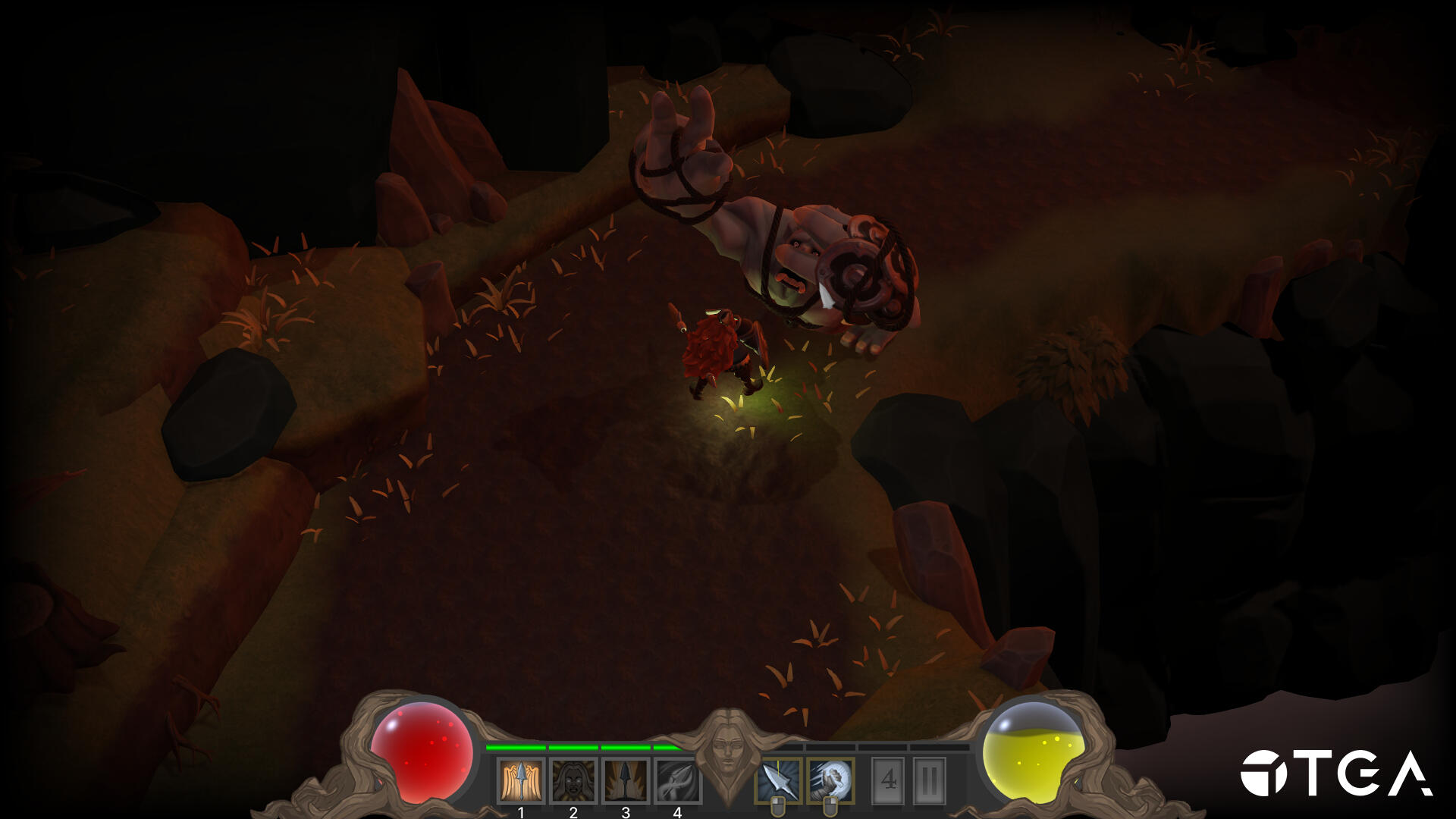The image size is (1456, 819).
Task: Select the dark face ability in slot 2
Action: tap(573, 781)
